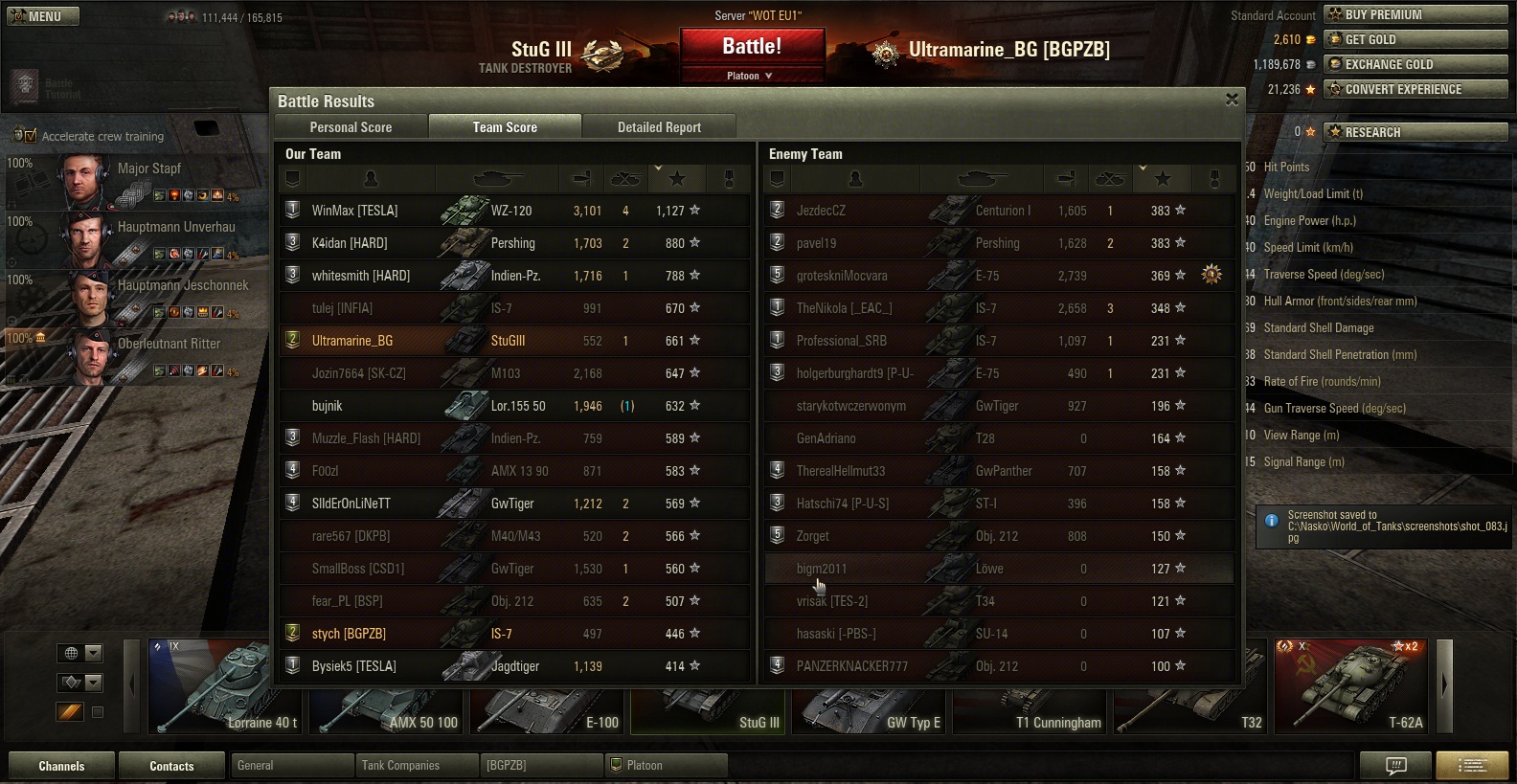Open the main MENU button
The height and width of the screenshot is (784, 1517).
tap(43, 16)
